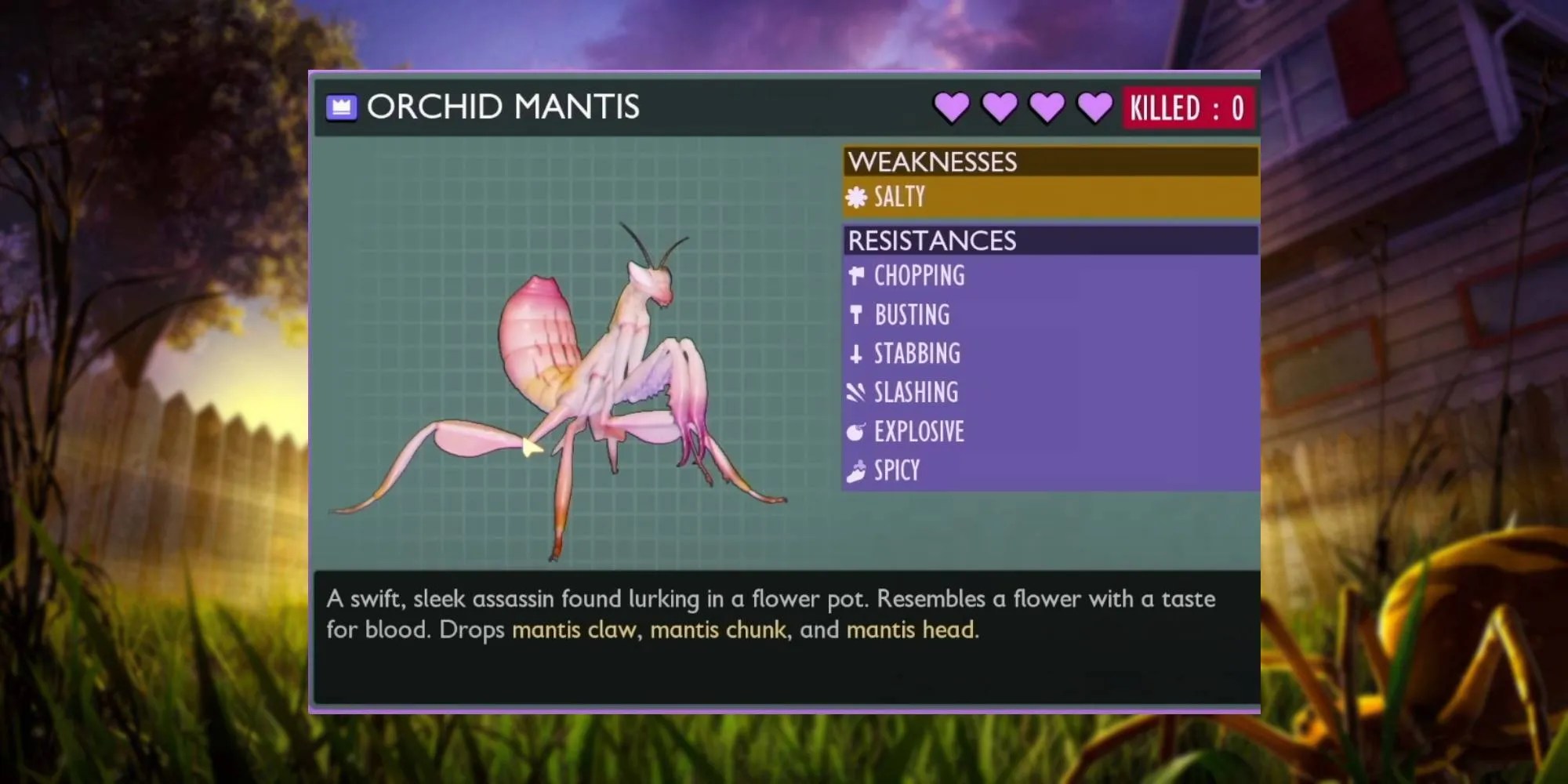Click the Spicy pepper icon
This screenshot has height=784, width=1568.
[856, 470]
